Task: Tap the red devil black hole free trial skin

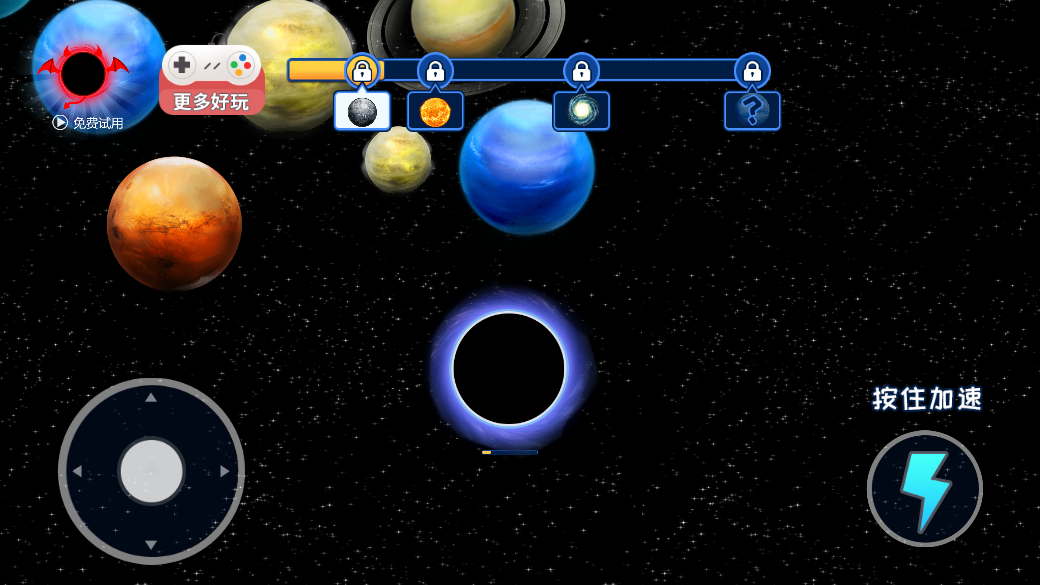Action: pos(84,74)
